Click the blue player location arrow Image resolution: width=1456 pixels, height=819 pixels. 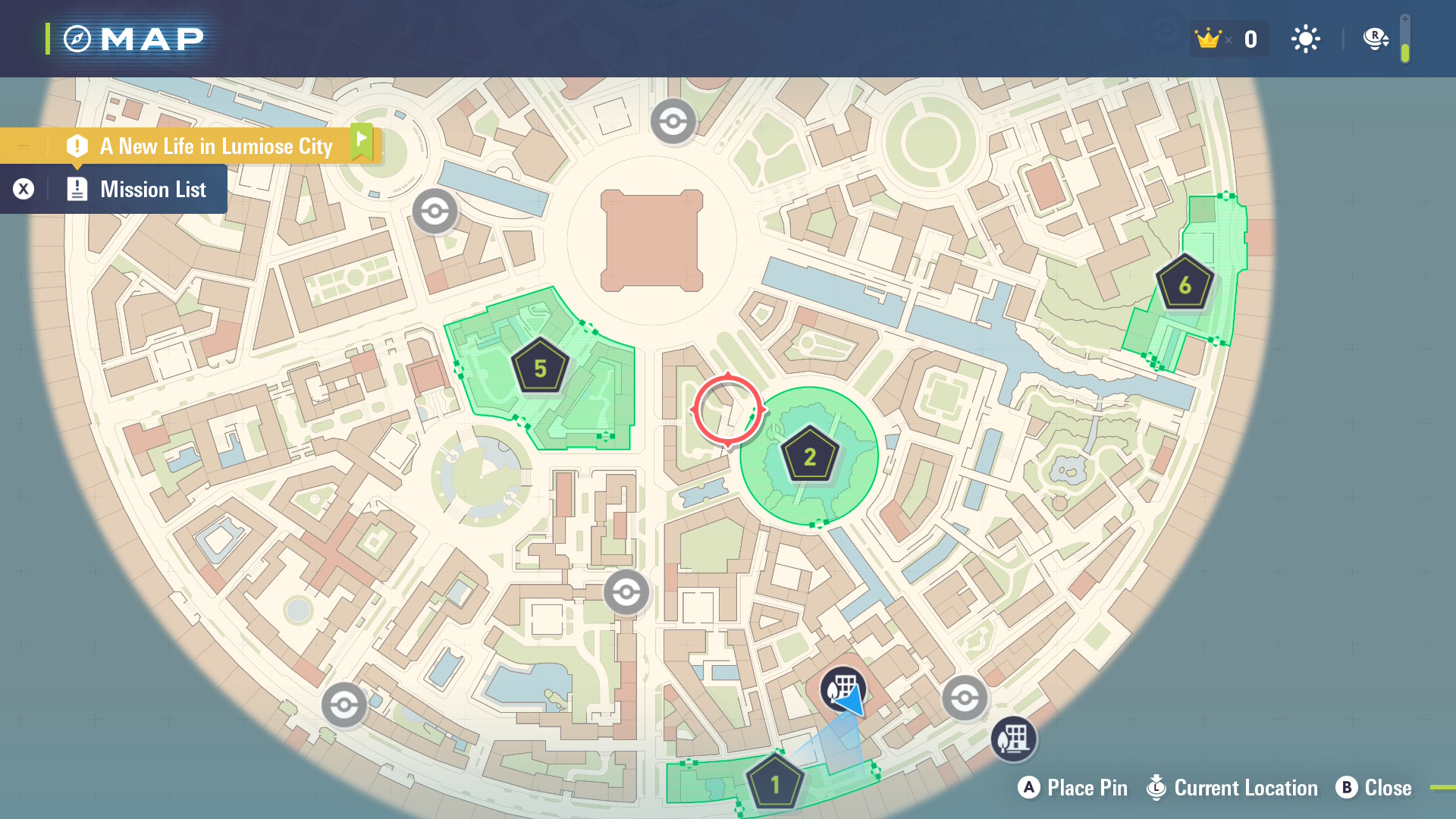pos(850,700)
